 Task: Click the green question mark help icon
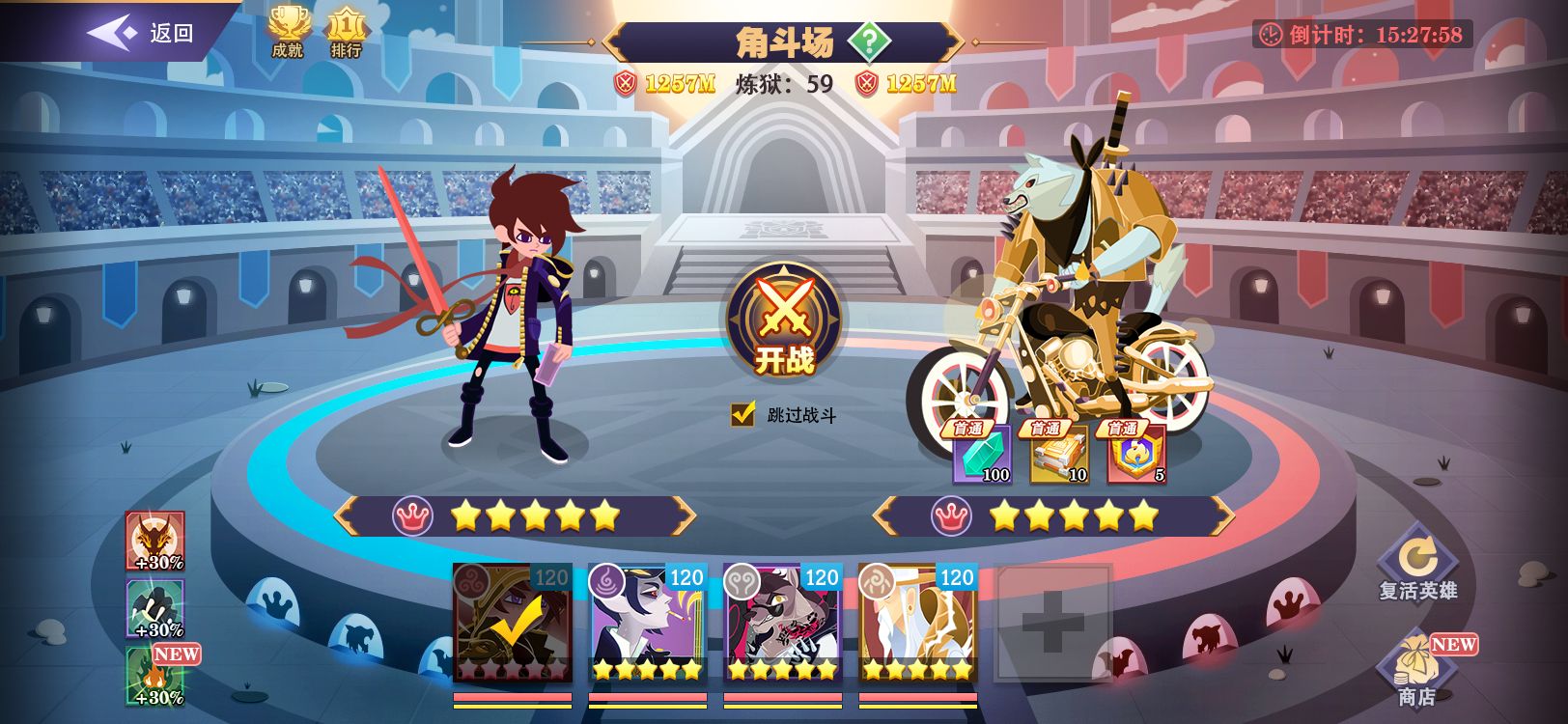click(x=869, y=42)
